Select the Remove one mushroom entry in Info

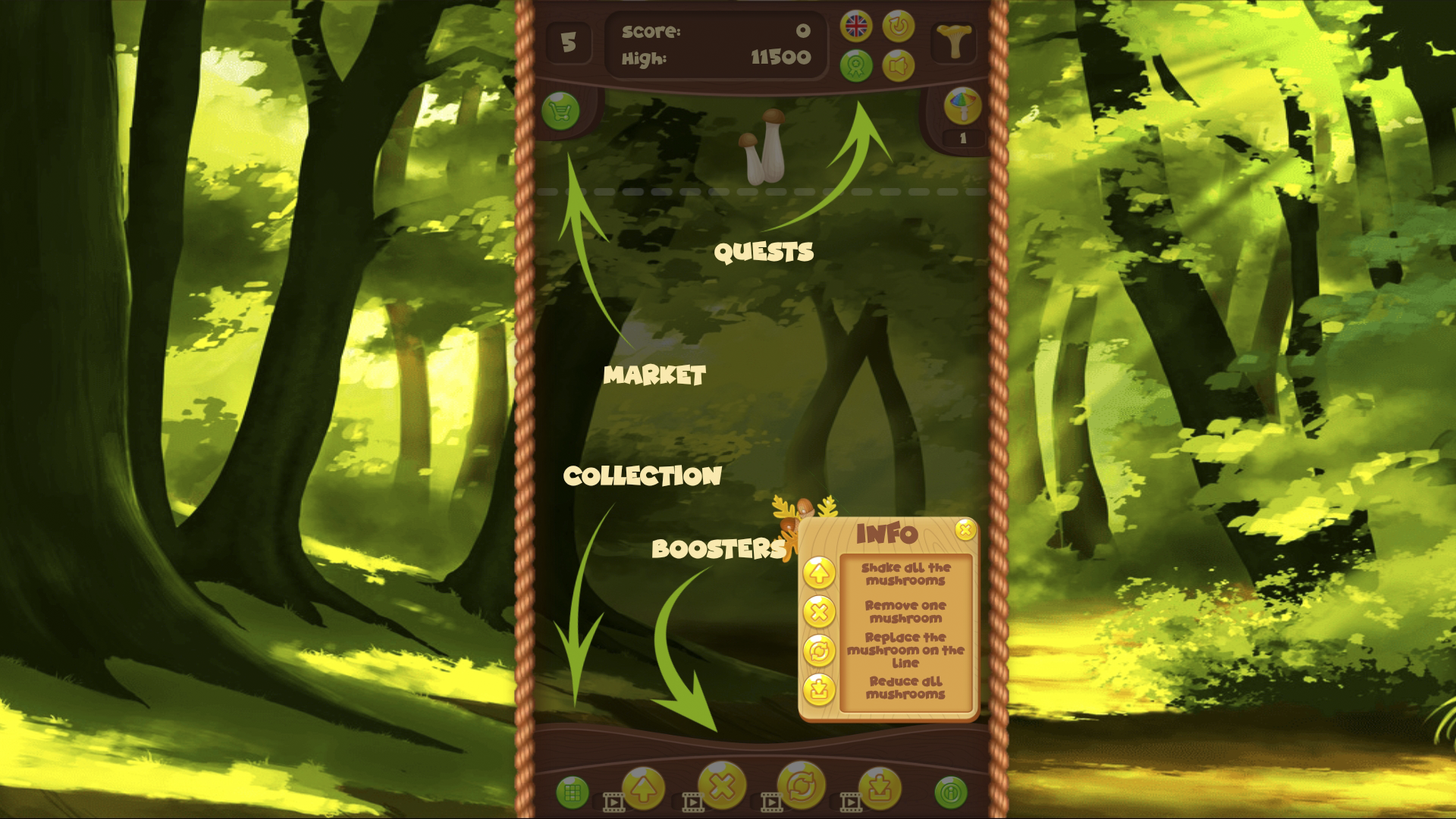pyautogui.click(x=904, y=612)
